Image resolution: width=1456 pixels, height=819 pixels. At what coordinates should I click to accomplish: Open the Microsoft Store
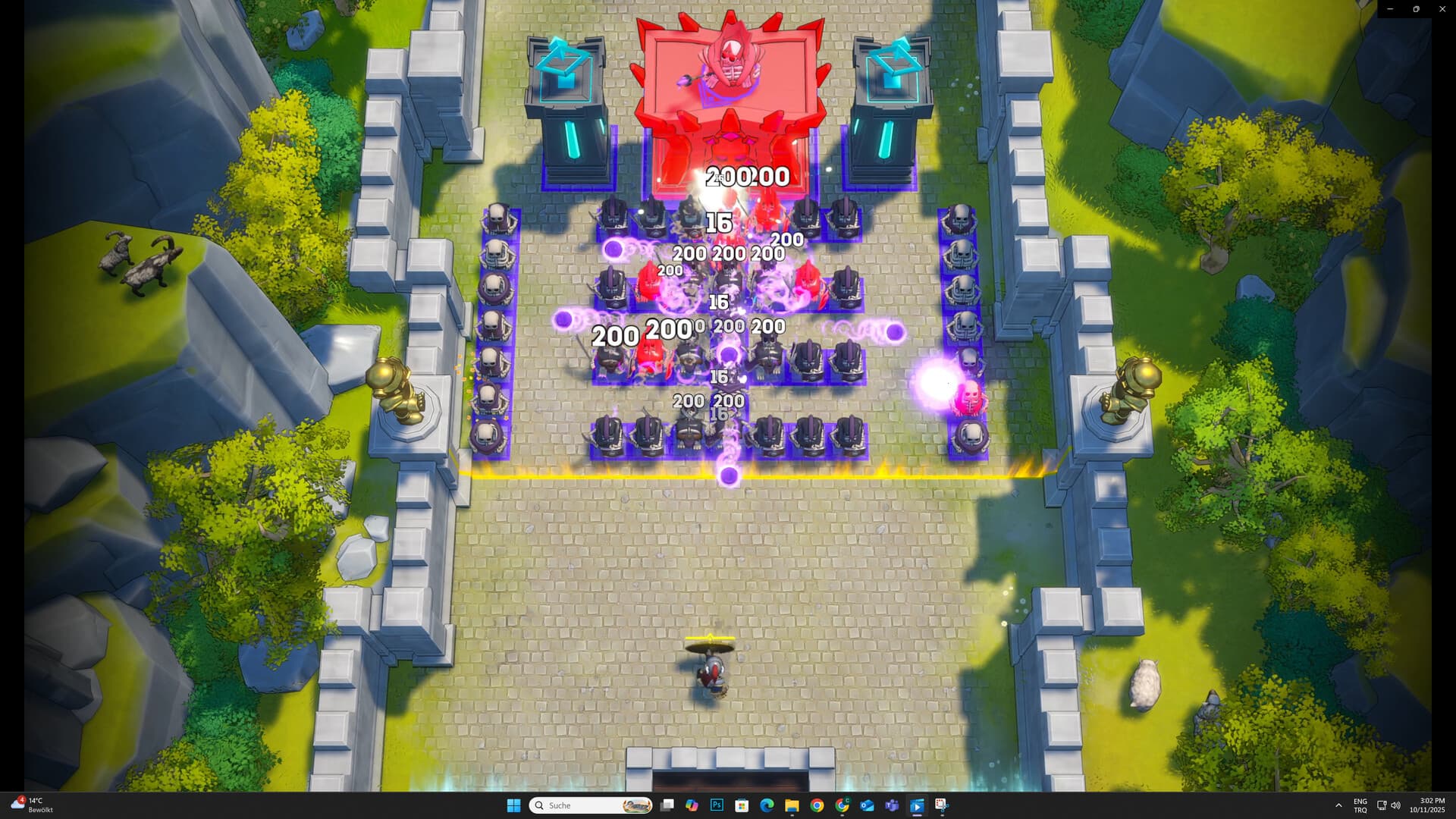click(x=741, y=805)
